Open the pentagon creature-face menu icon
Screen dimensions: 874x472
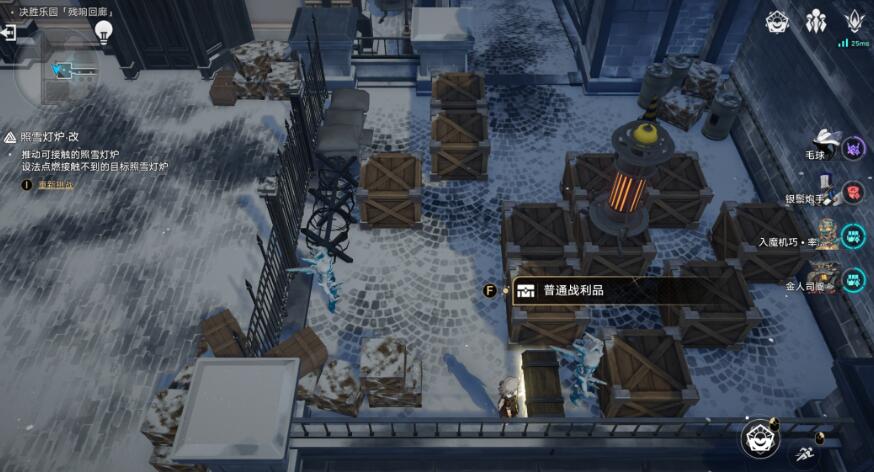point(777,22)
